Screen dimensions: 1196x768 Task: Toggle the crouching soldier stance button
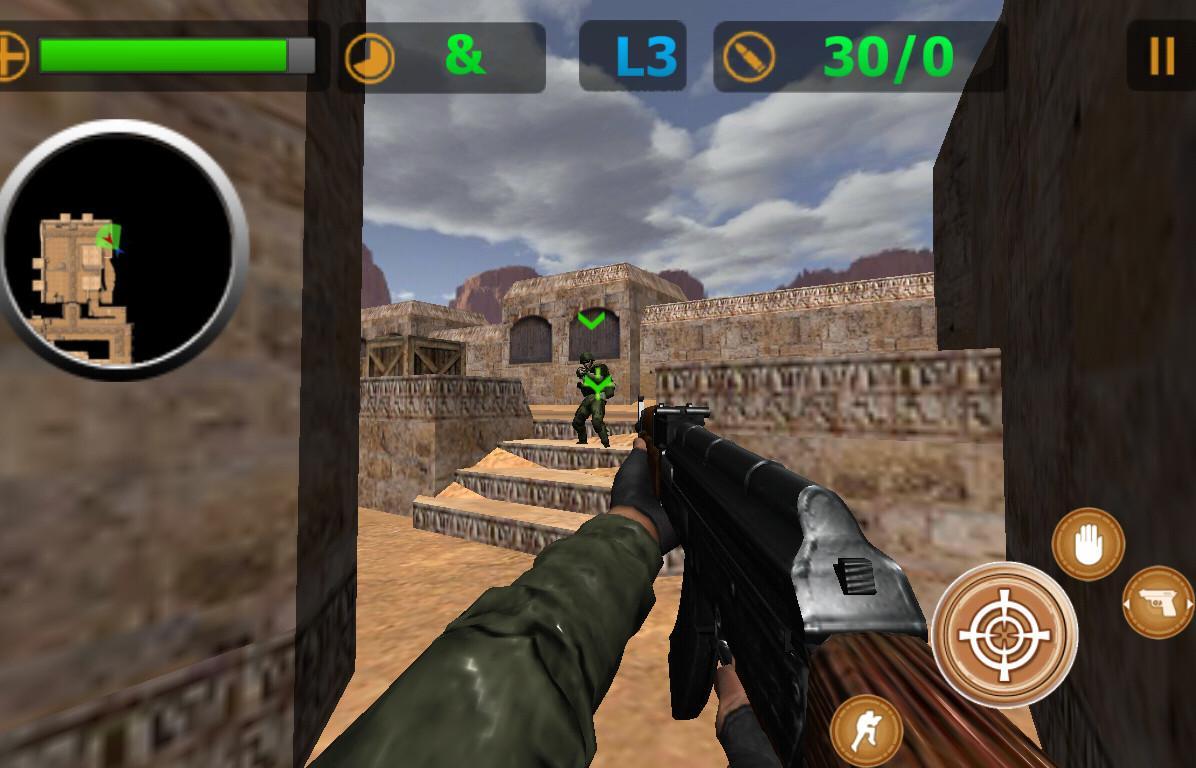pos(866,731)
